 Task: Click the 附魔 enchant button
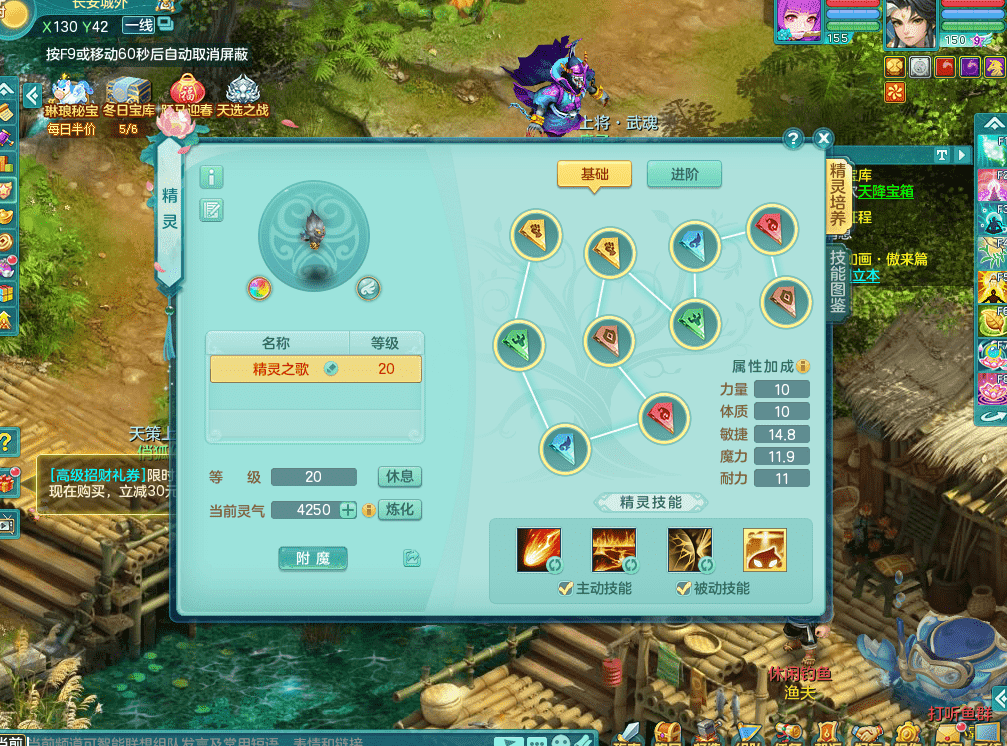pyautogui.click(x=313, y=559)
